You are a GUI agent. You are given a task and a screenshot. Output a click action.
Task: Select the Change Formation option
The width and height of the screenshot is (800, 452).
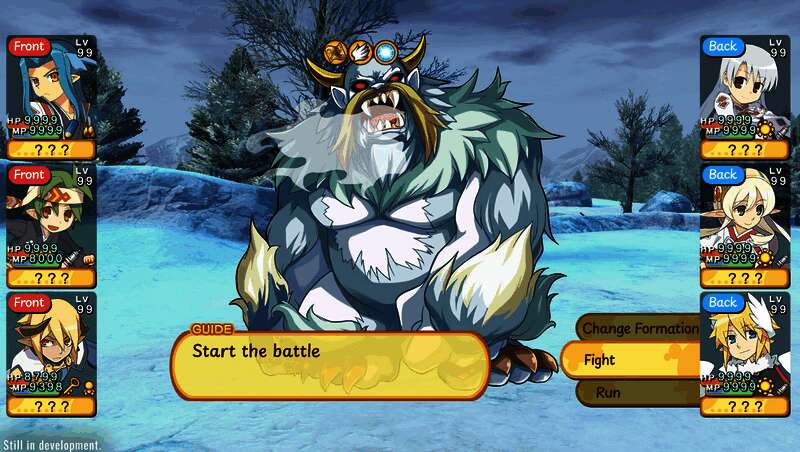[x=640, y=328]
